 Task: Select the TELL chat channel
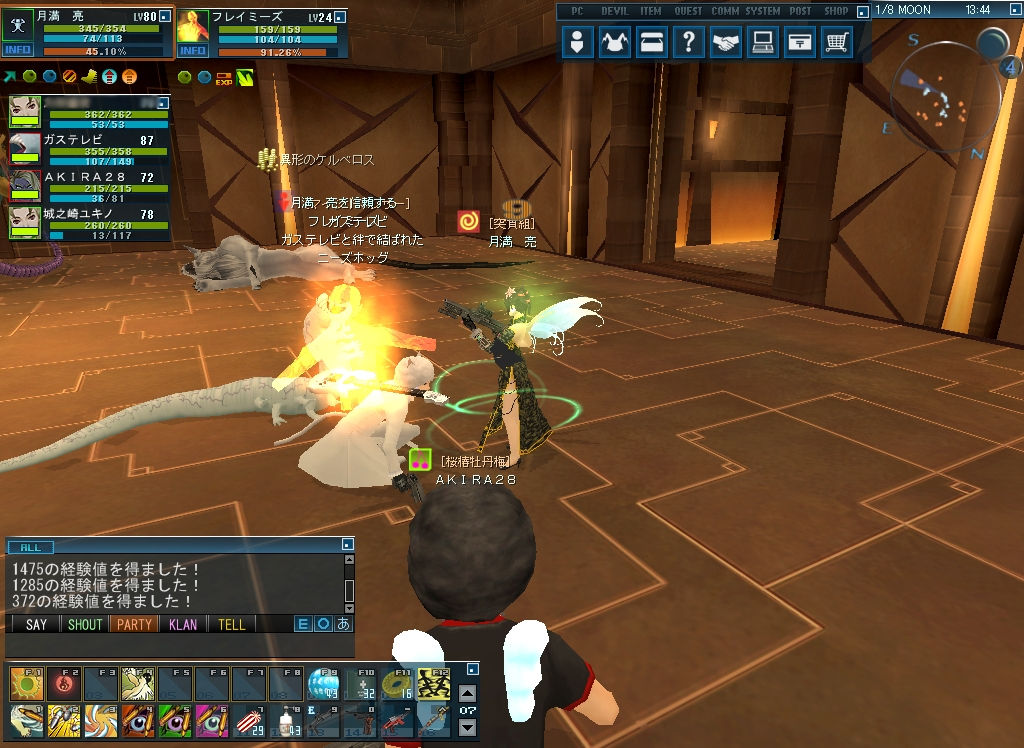click(231, 624)
